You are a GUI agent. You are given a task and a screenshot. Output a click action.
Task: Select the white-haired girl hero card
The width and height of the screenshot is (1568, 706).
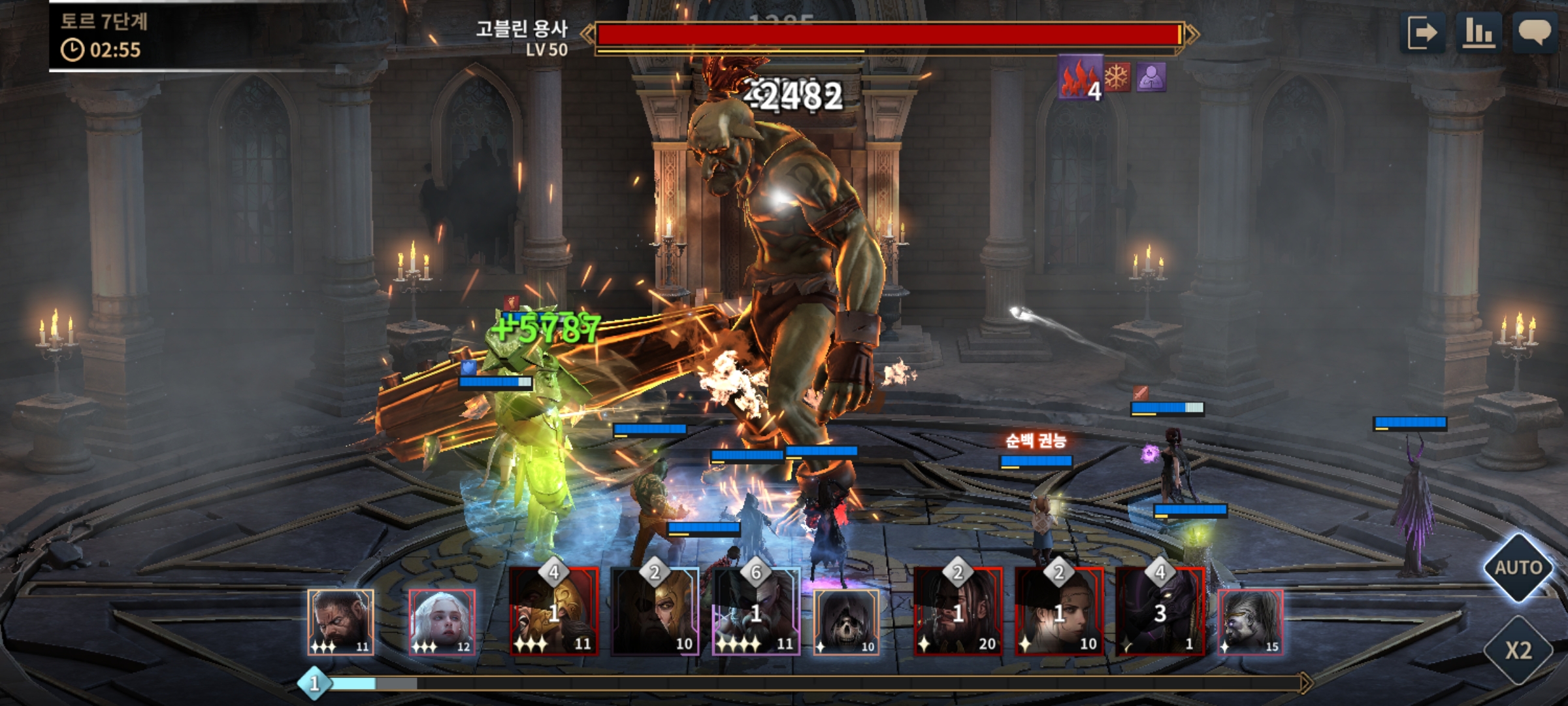pos(442,622)
